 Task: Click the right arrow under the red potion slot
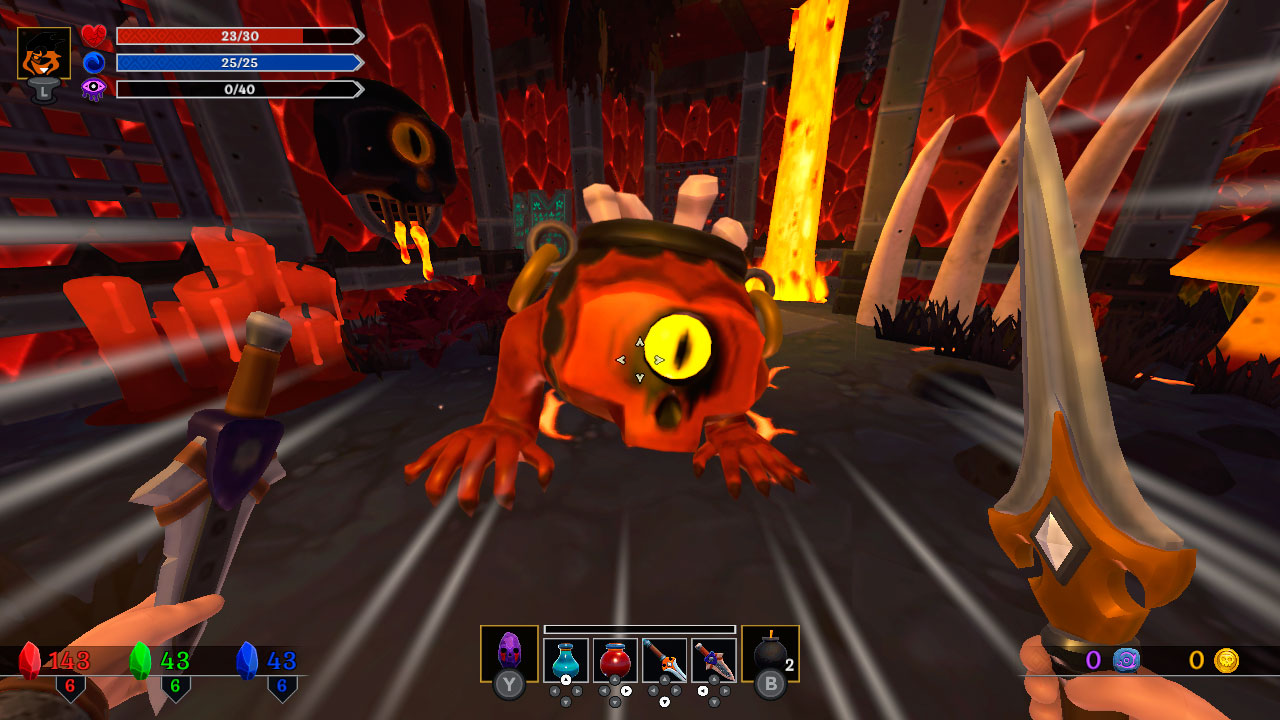click(x=626, y=691)
